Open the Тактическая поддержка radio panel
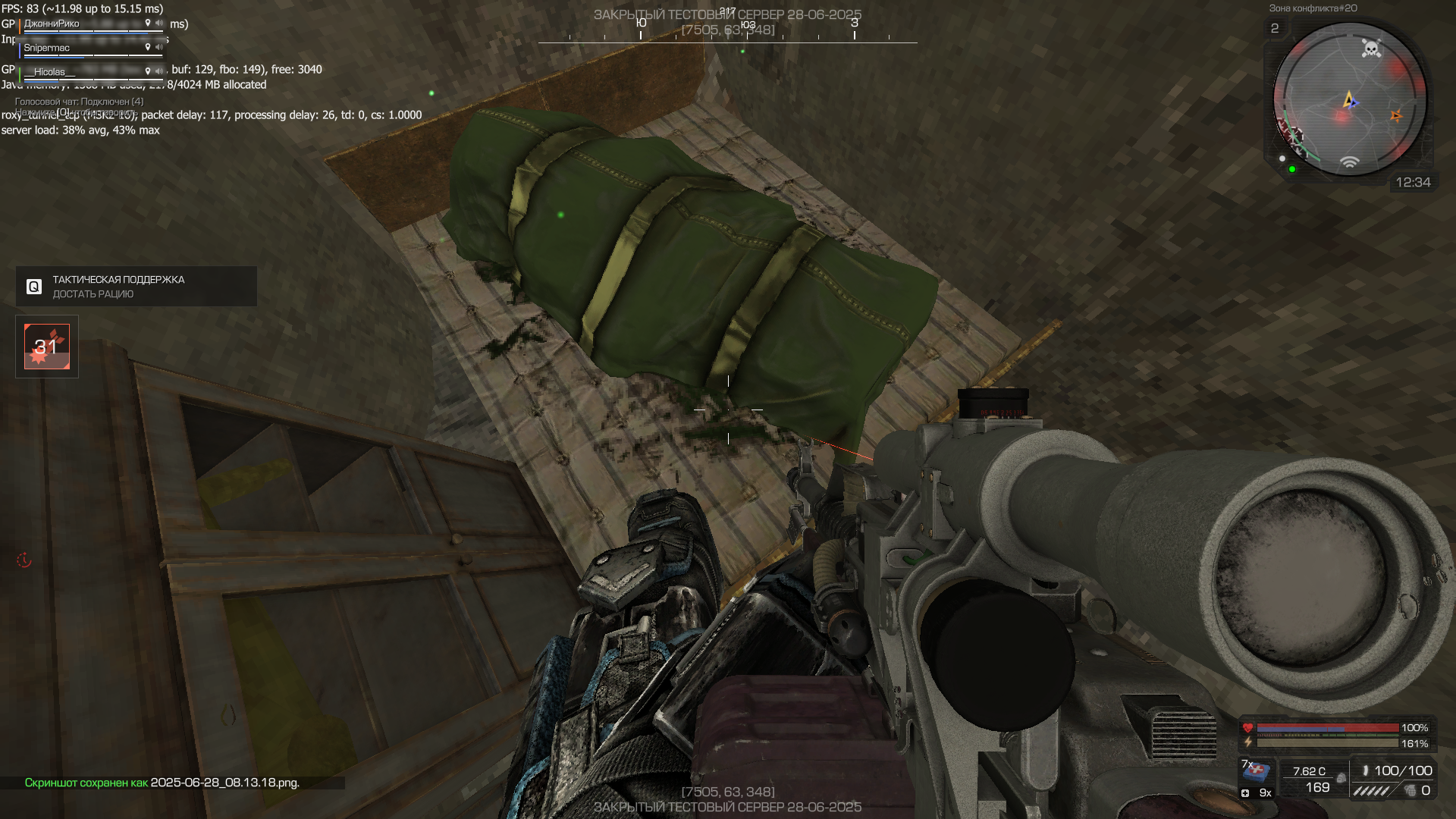This screenshot has width=1456, height=819. pos(136,286)
